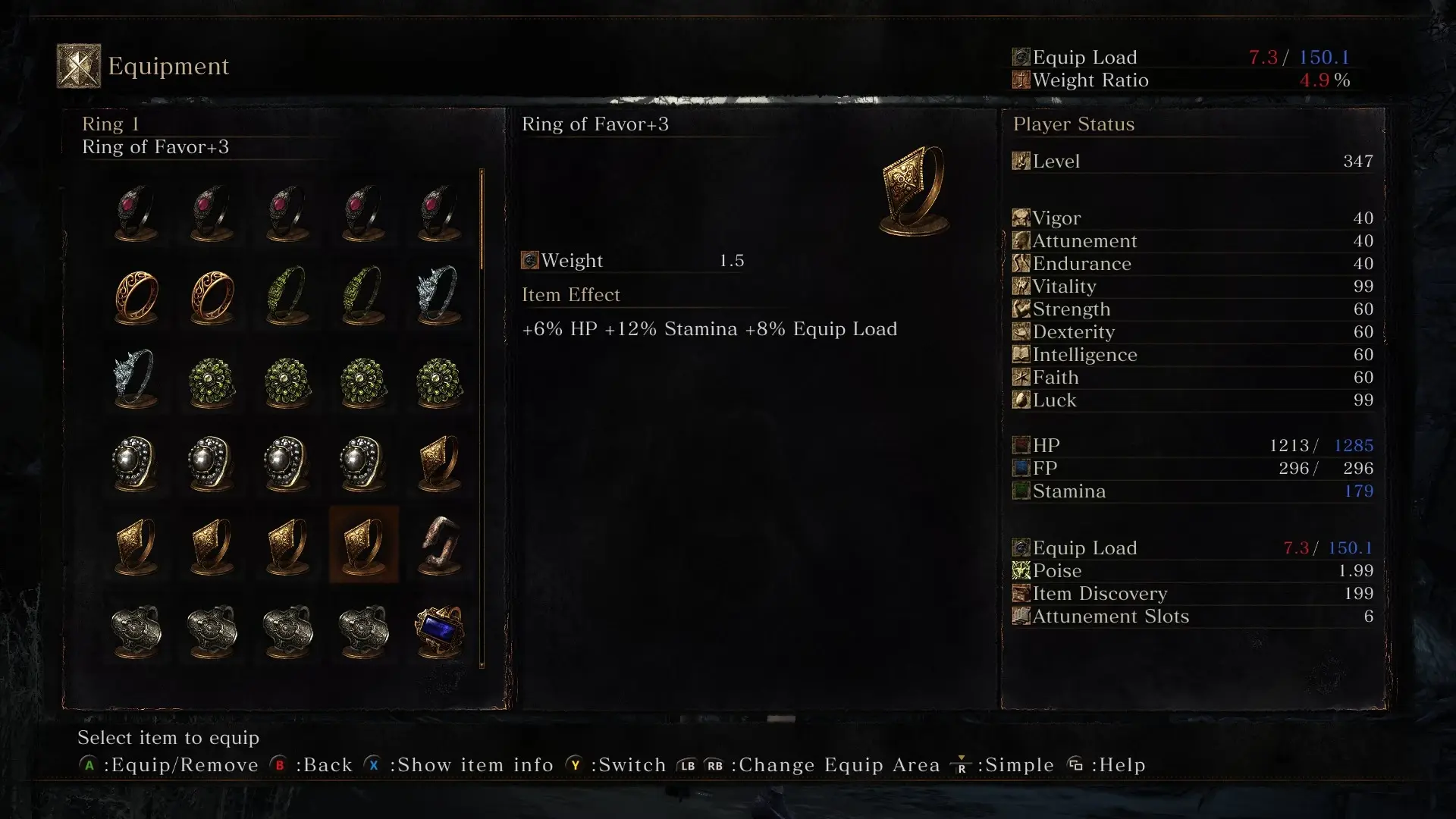Screen dimensions: 1456x819
Task: Click the HP stat icon
Action: pos(1020,446)
